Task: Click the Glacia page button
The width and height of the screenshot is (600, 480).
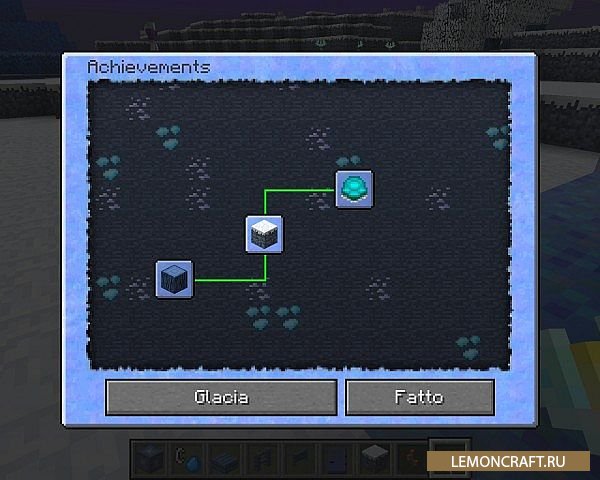Action: coord(221,397)
